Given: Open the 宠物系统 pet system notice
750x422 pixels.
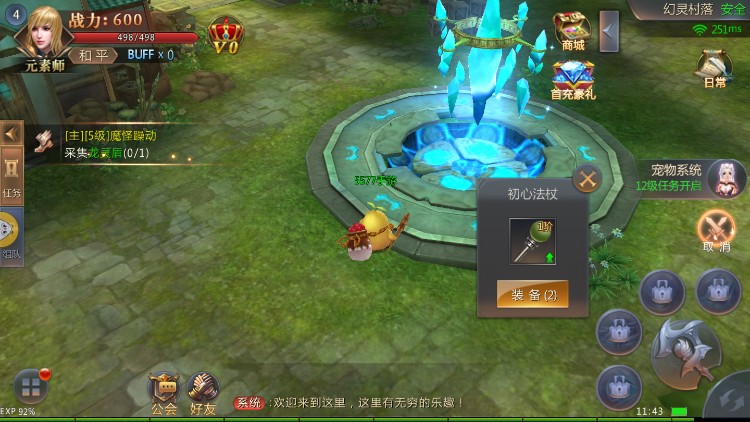Looking at the screenshot, I should (x=690, y=178).
